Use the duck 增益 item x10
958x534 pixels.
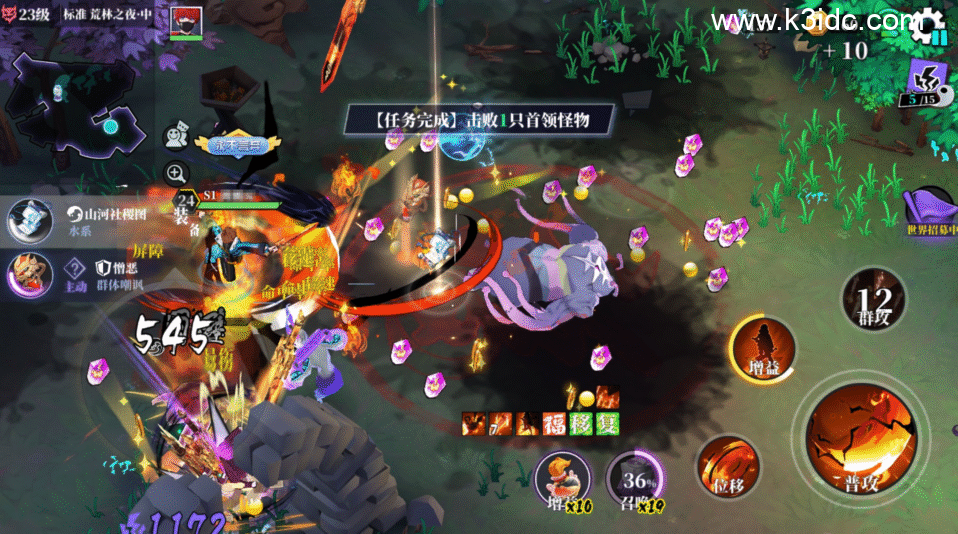coord(562,480)
